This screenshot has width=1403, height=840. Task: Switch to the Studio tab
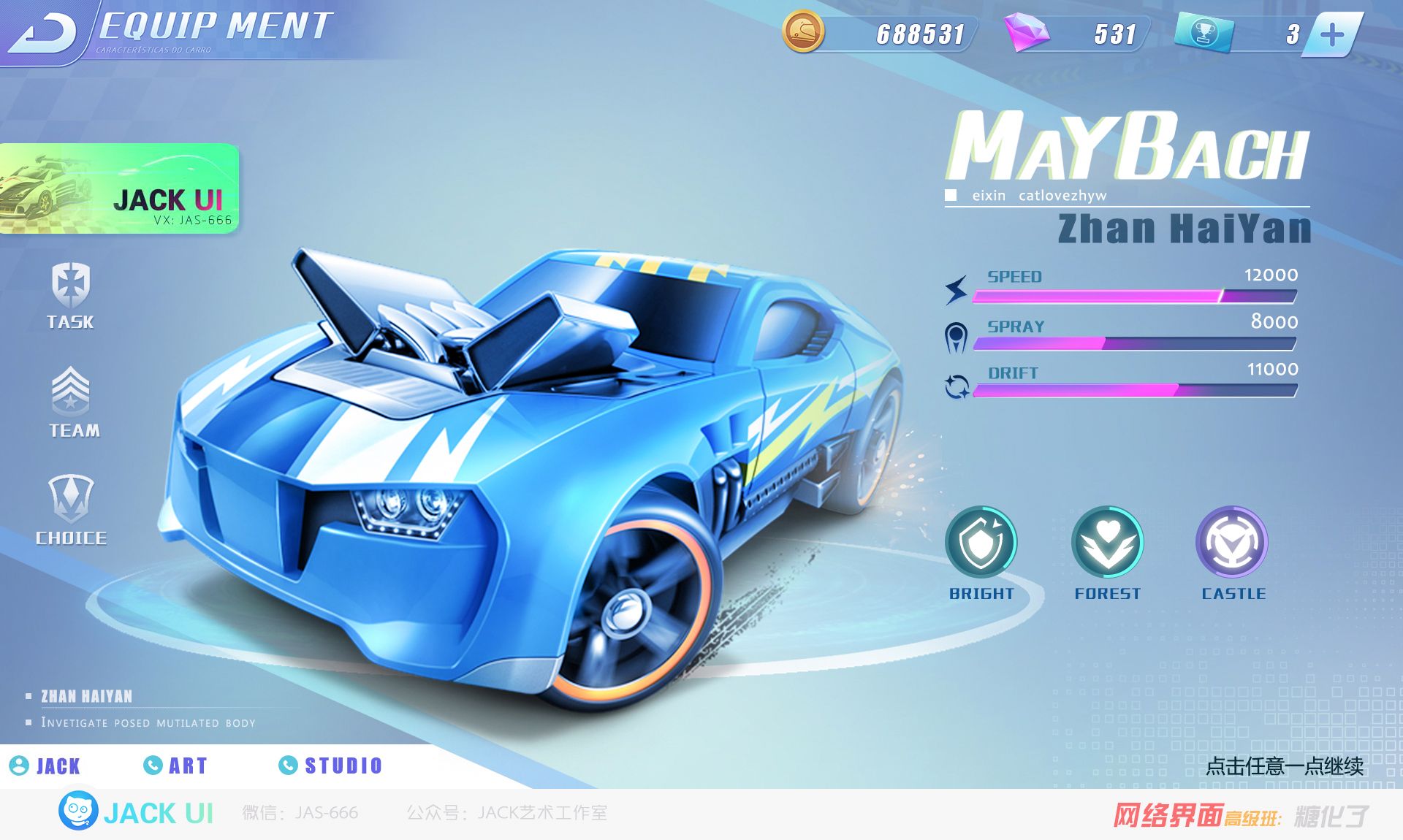click(331, 765)
